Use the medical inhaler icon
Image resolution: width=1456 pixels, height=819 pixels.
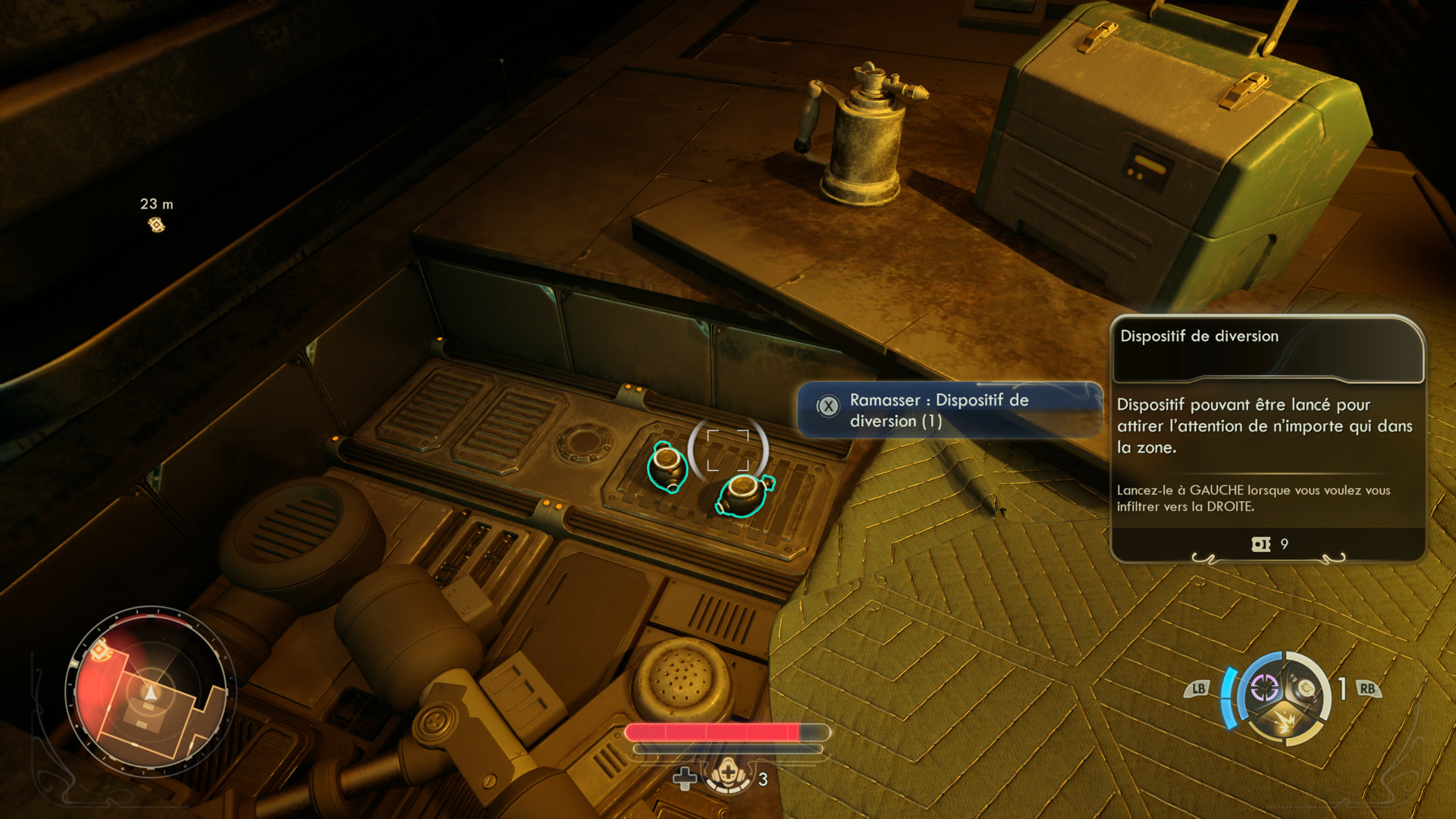coord(728,774)
